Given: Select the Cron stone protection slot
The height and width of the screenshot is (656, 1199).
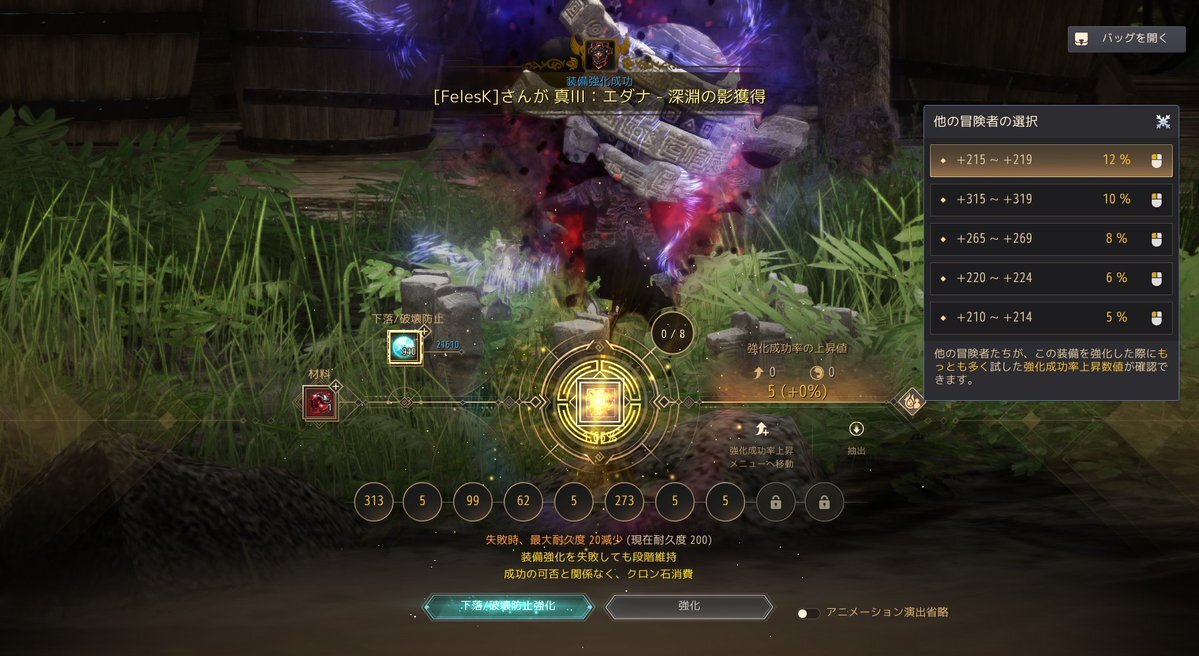Looking at the screenshot, I should pos(405,347).
